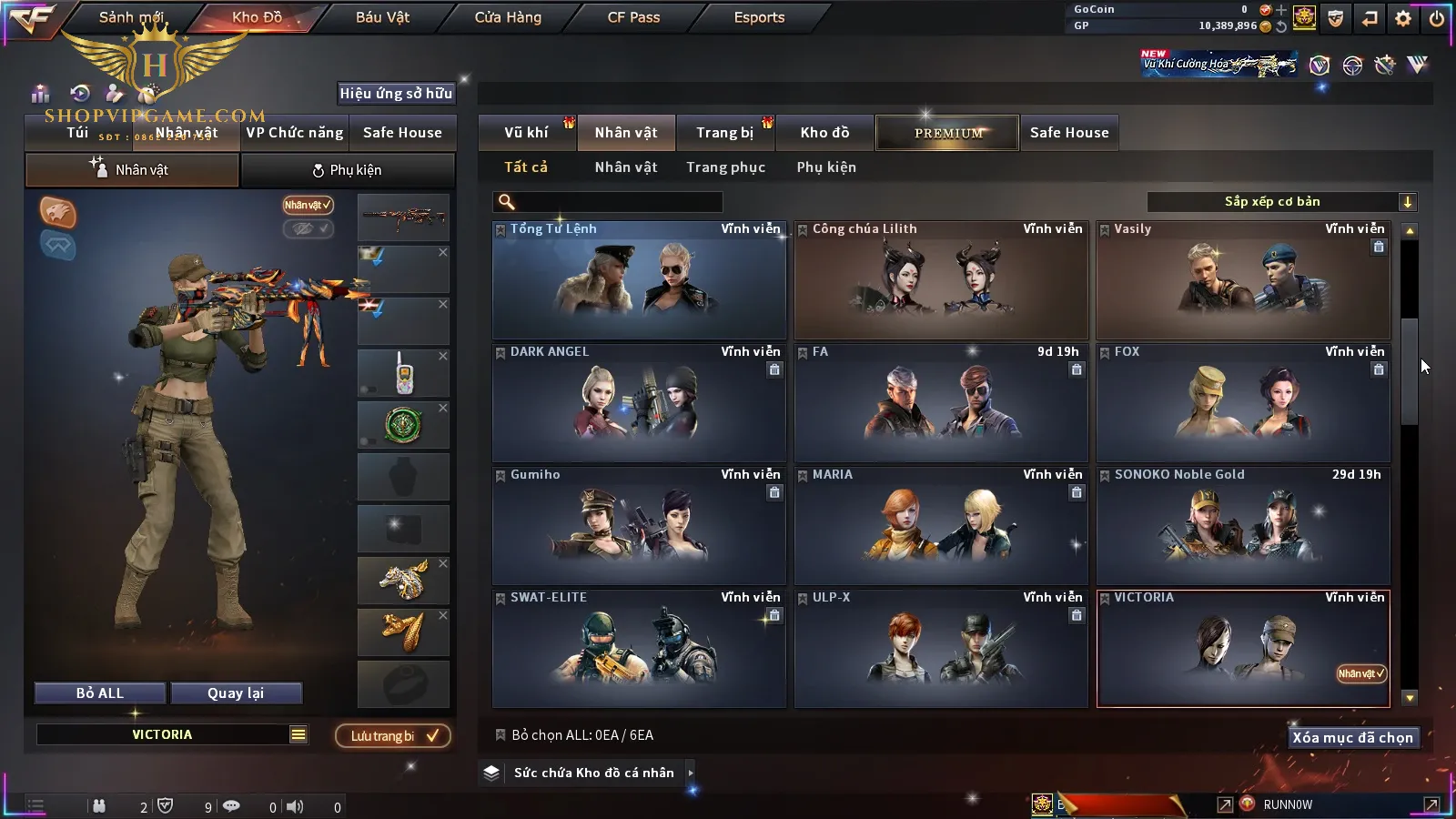Click Xóa mục đã chọn button
The height and width of the screenshot is (819, 1456).
pyautogui.click(x=1352, y=738)
